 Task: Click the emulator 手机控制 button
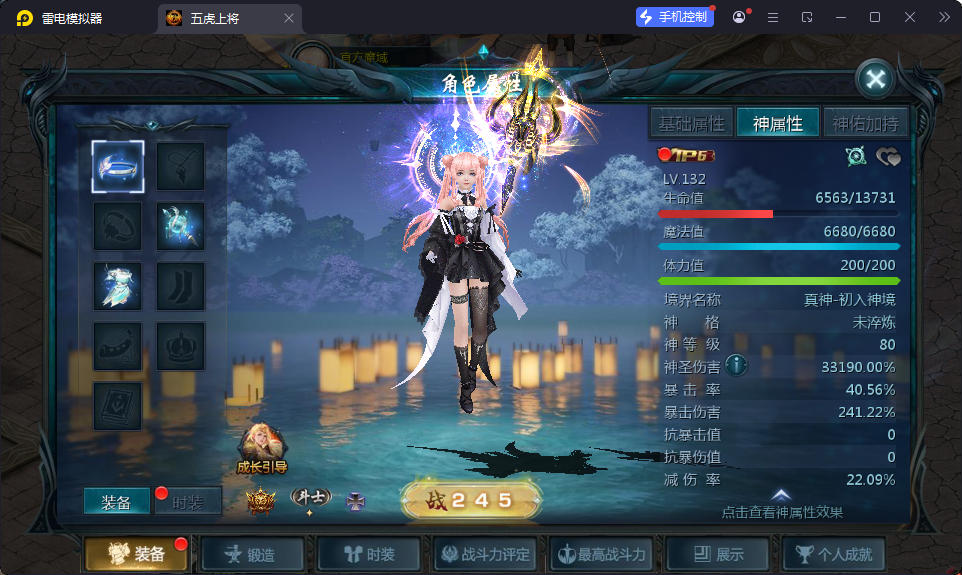coord(675,17)
